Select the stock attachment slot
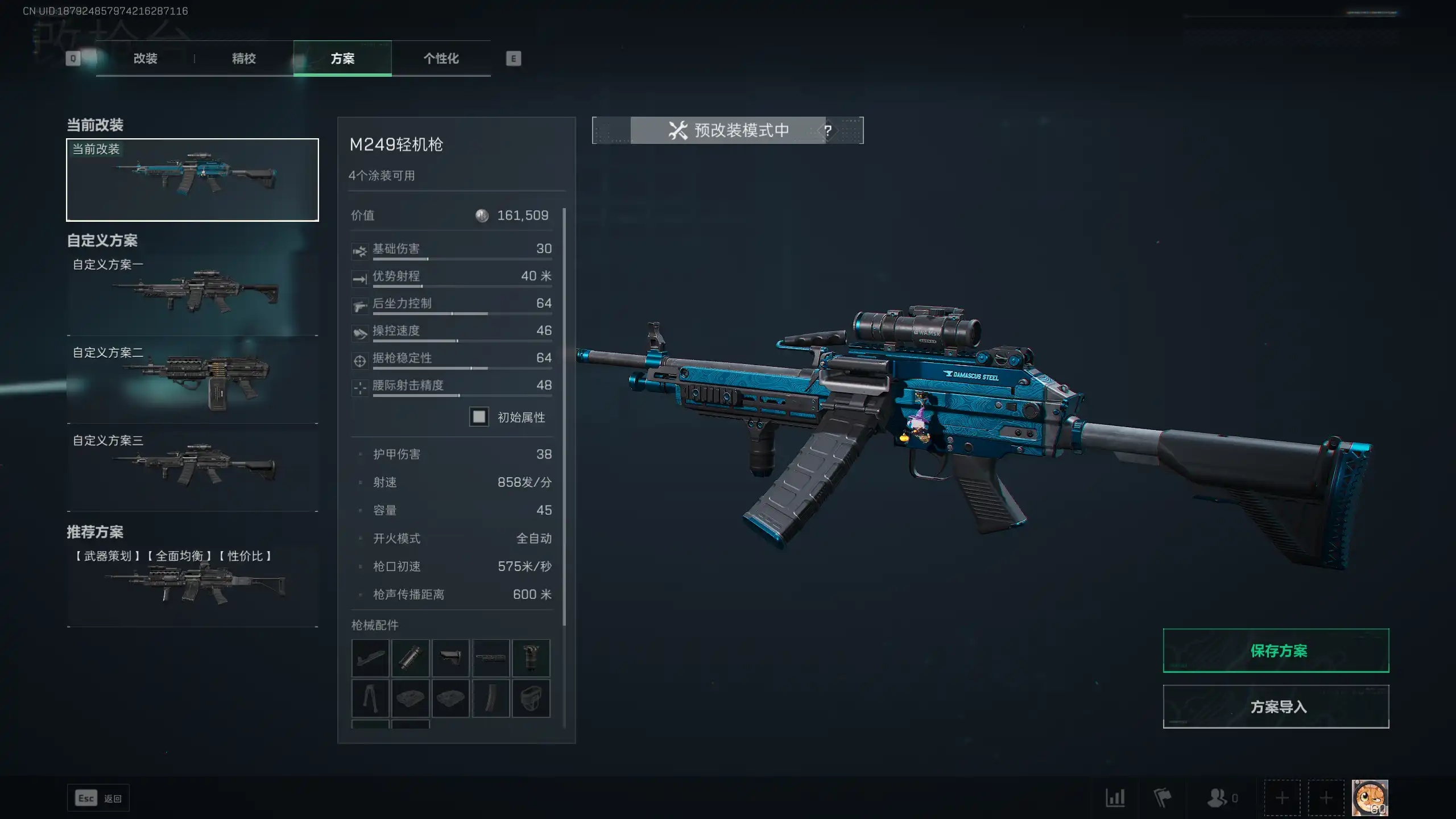The height and width of the screenshot is (819, 1456). 450,658
